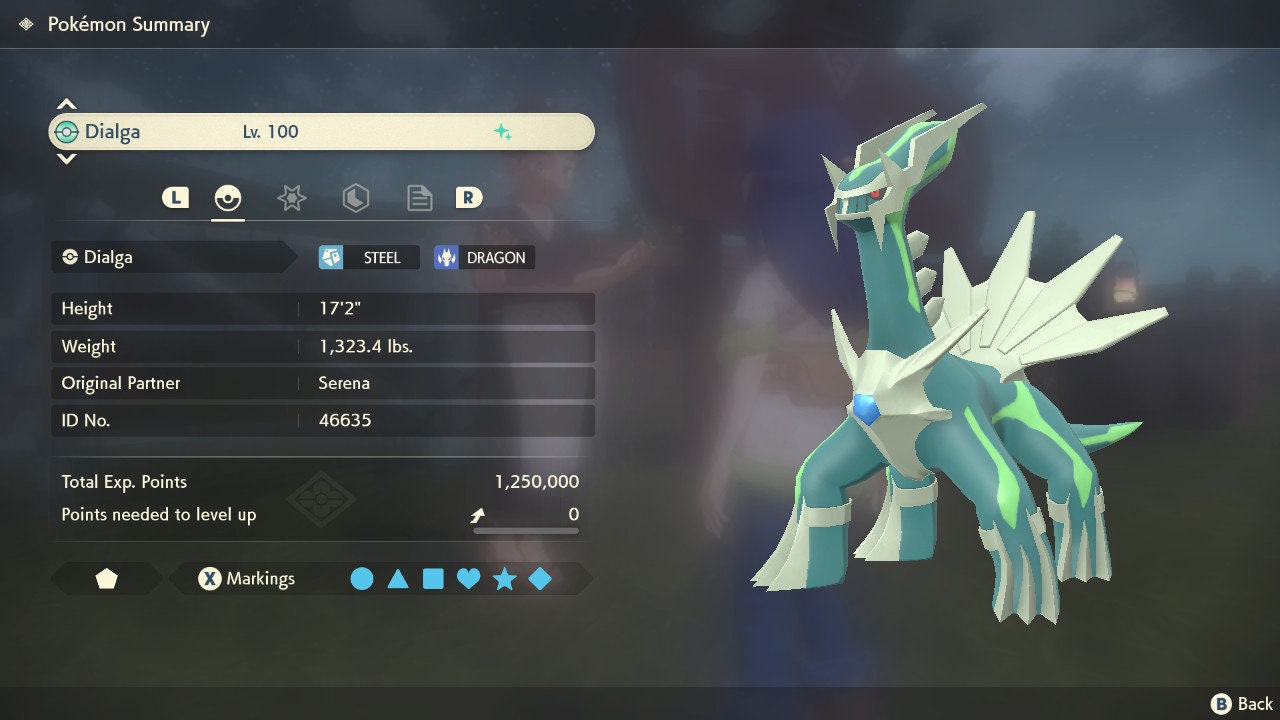Open the hexagon shield tab

pyautogui.click(x=355, y=198)
